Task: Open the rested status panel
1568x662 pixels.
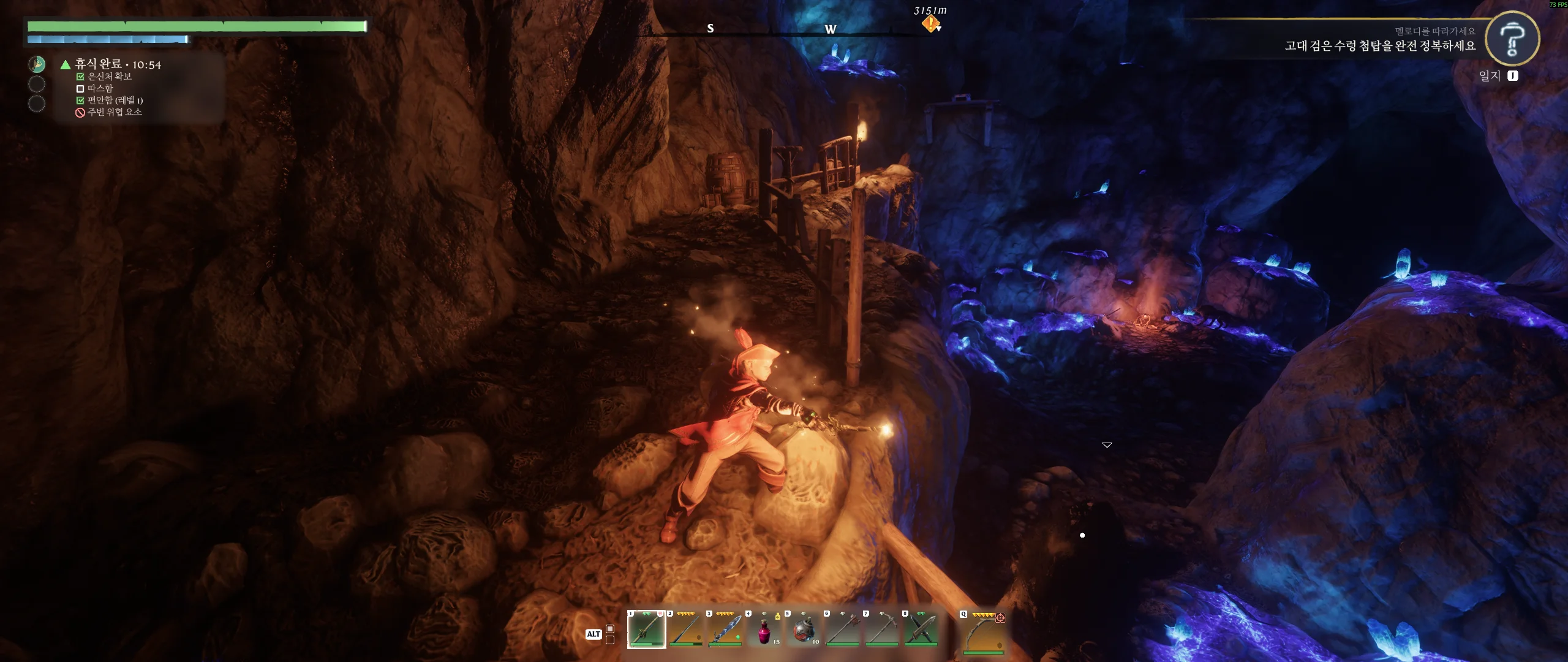Action: pyautogui.click(x=118, y=64)
